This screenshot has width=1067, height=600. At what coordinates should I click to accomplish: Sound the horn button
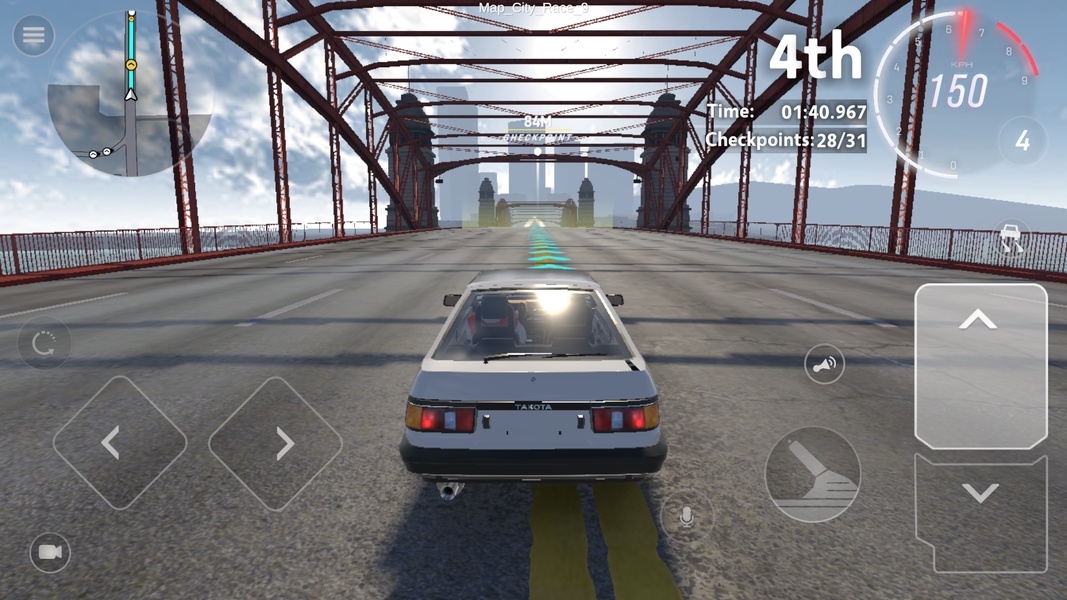(824, 366)
